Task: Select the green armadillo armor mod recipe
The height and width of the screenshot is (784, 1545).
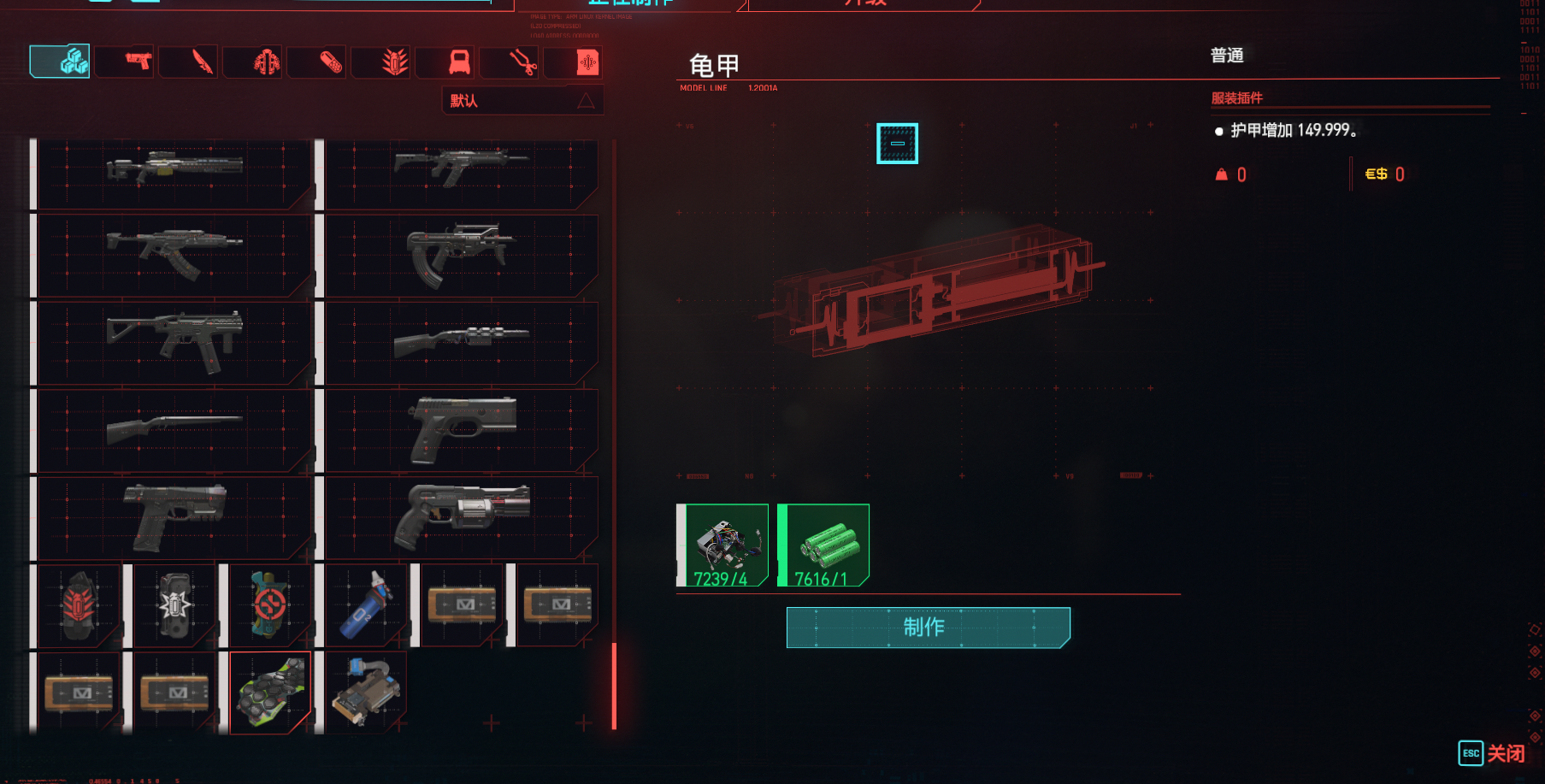Action: click(x=270, y=692)
